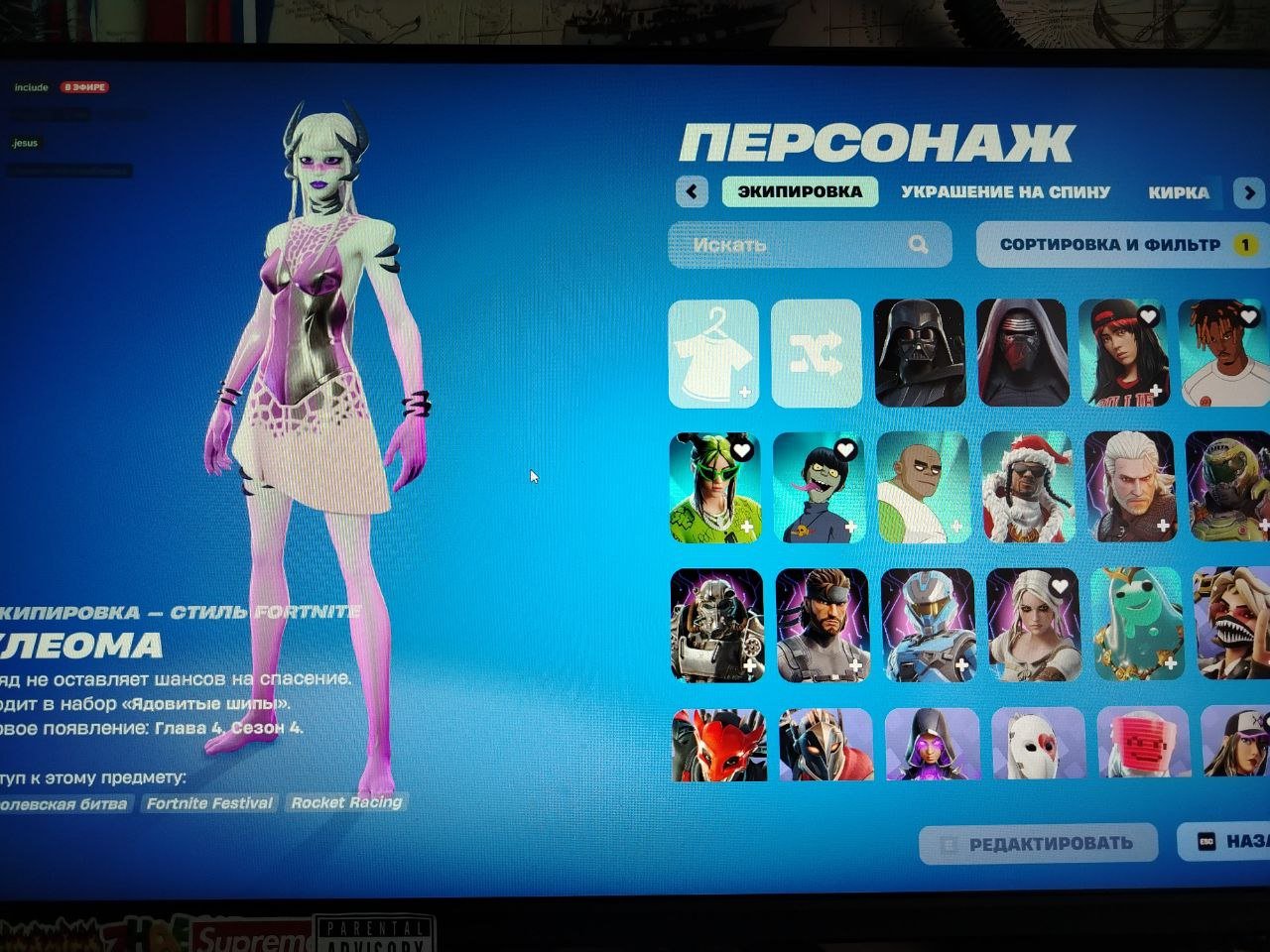Select the shuffle random outfit icon
1270x952 pixels.
point(816,354)
